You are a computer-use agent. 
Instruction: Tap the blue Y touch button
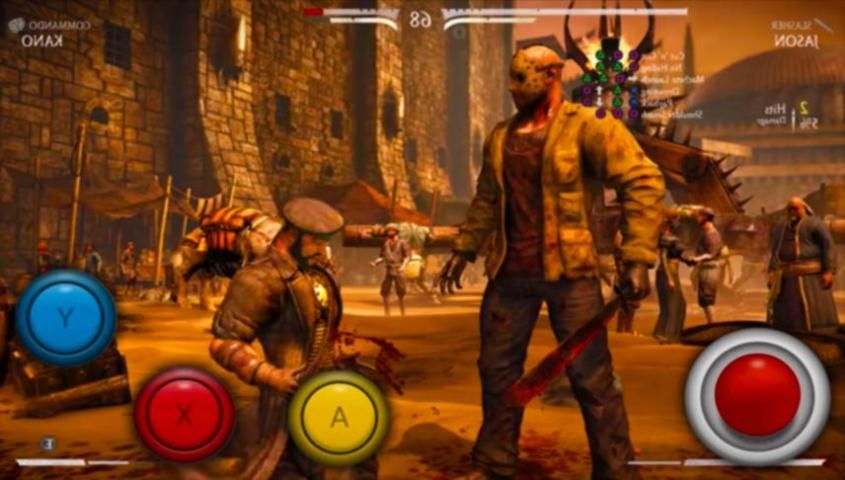[x=64, y=318]
